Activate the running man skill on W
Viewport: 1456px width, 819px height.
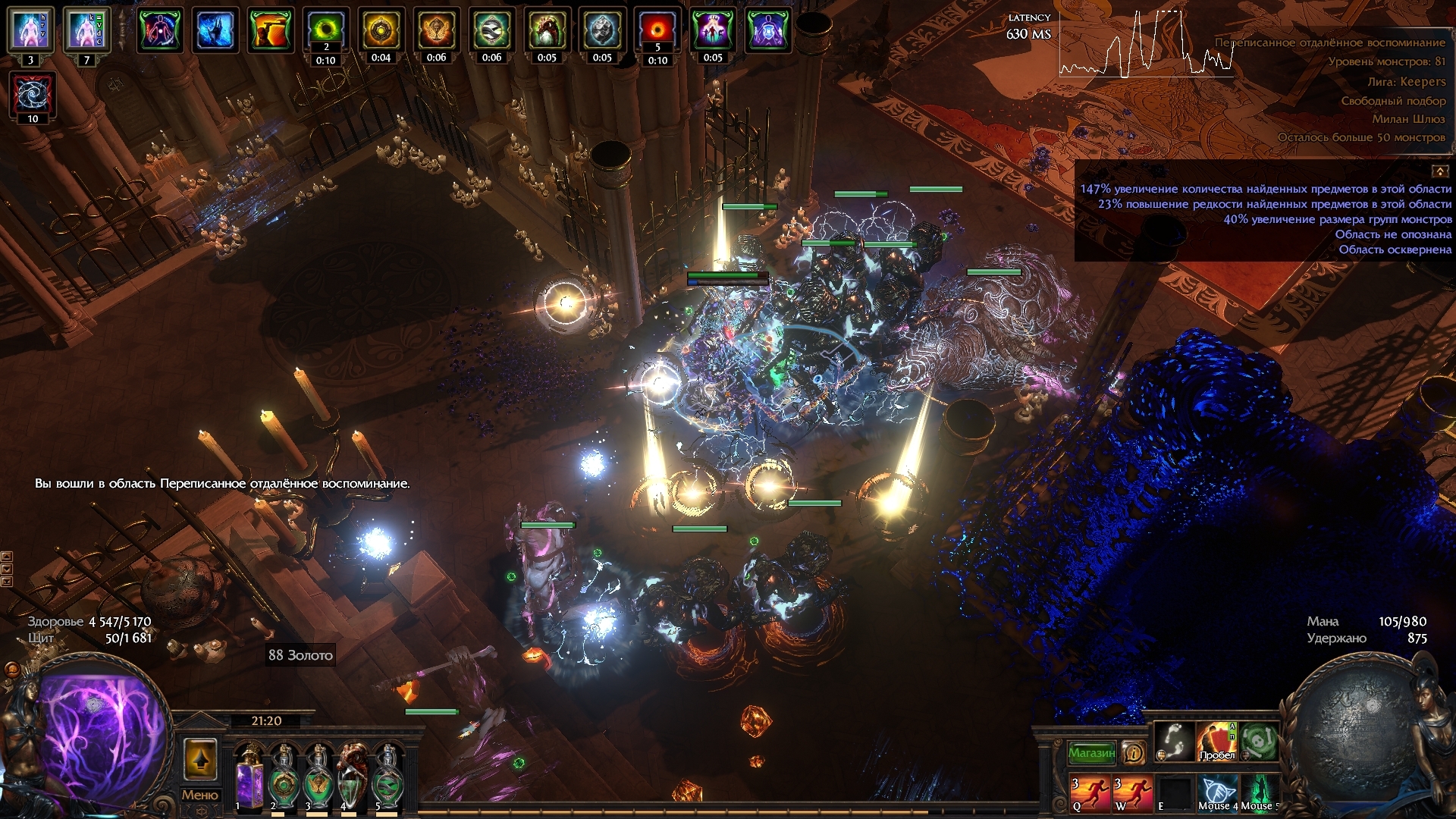coord(1132,792)
